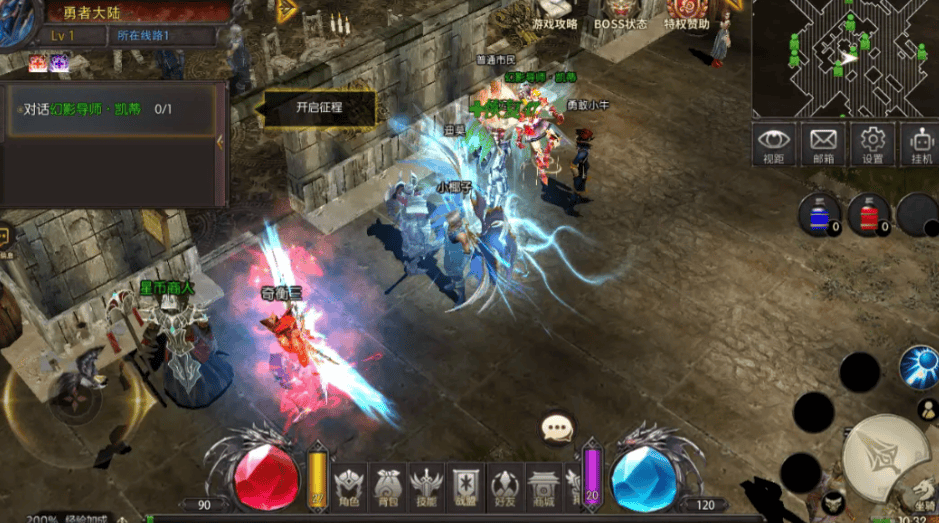
Task: Toggle the 视距 view distance button
Action: [774, 145]
